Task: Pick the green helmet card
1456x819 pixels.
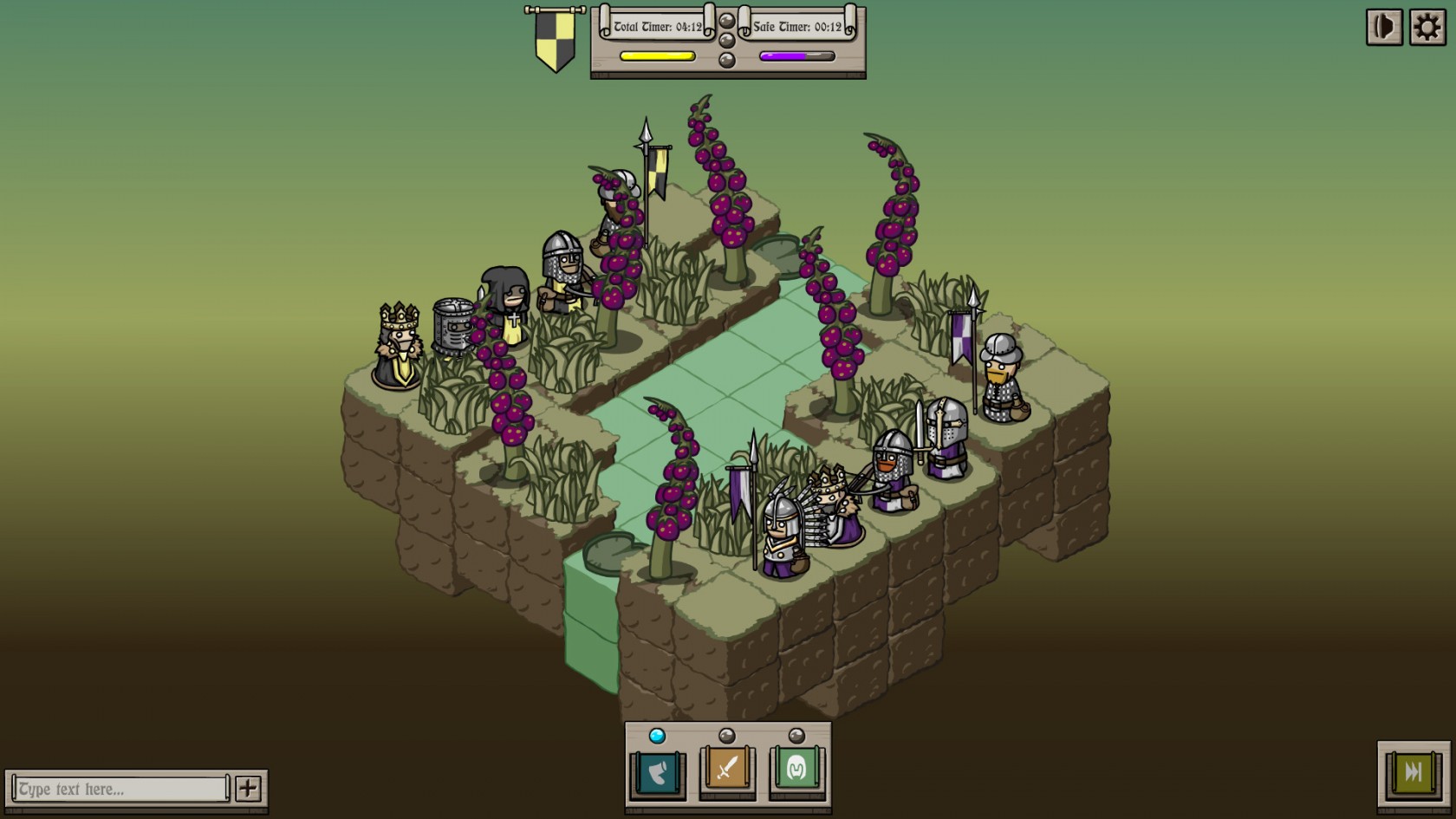Action: (796, 770)
